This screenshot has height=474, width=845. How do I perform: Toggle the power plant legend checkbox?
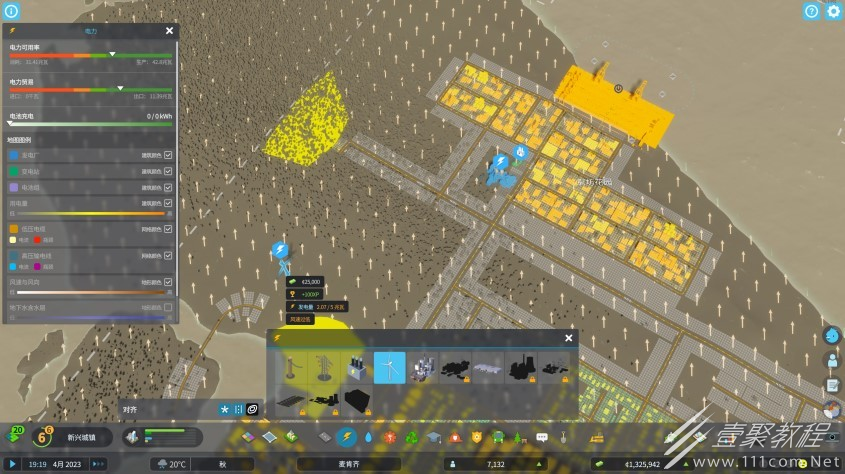click(168, 156)
